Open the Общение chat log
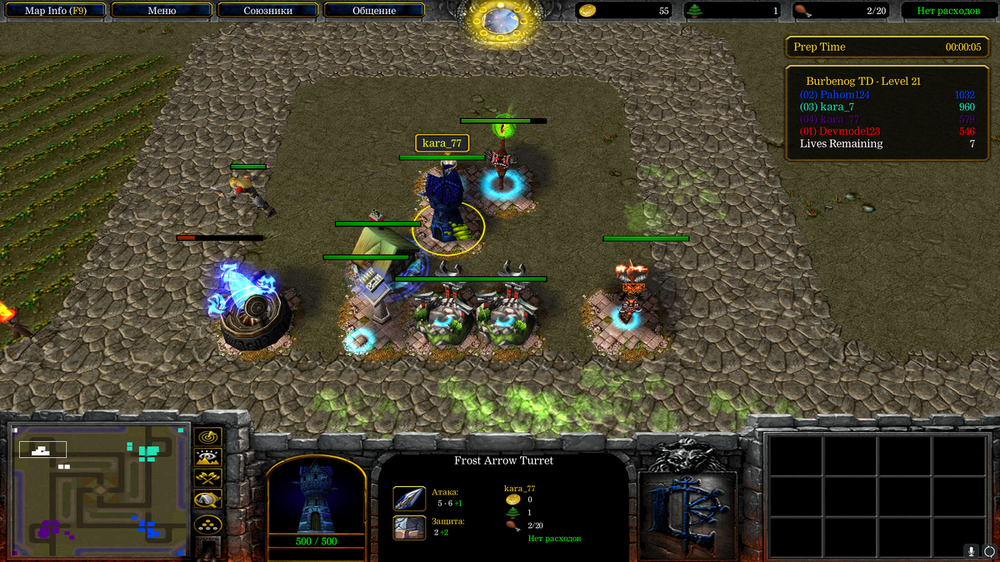1000x562 pixels. [373, 11]
